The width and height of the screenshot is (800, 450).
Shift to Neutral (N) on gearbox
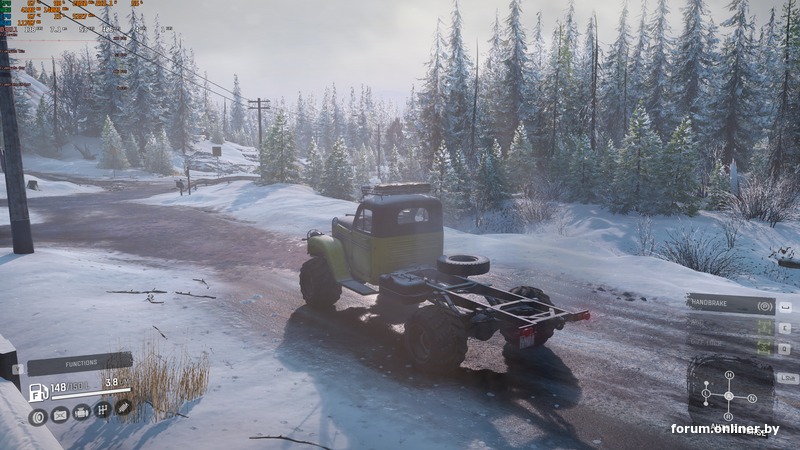point(752,398)
